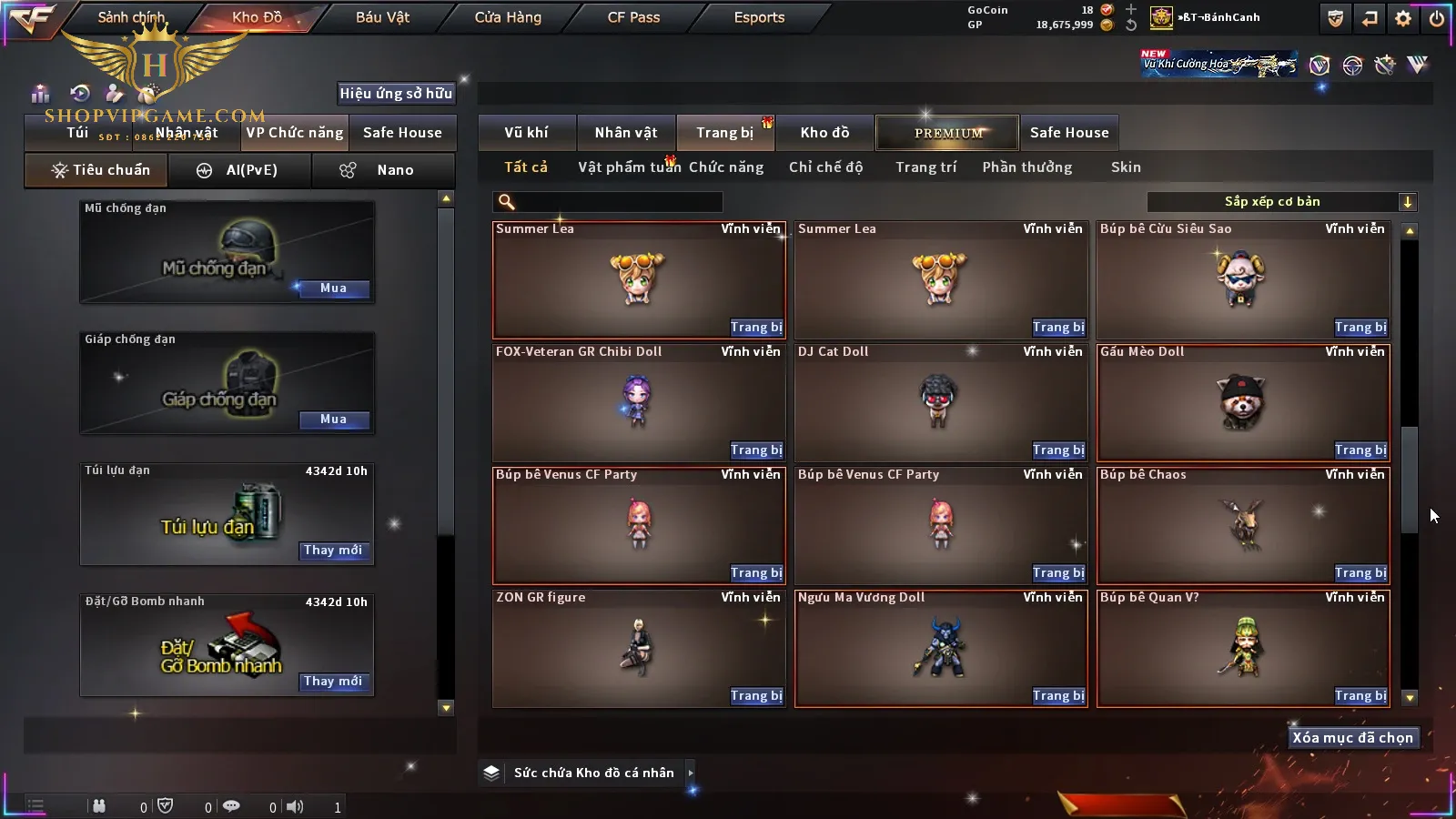The height and width of the screenshot is (819, 1456).
Task: Open the CF Pass menu
Action: (x=633, y=17)
